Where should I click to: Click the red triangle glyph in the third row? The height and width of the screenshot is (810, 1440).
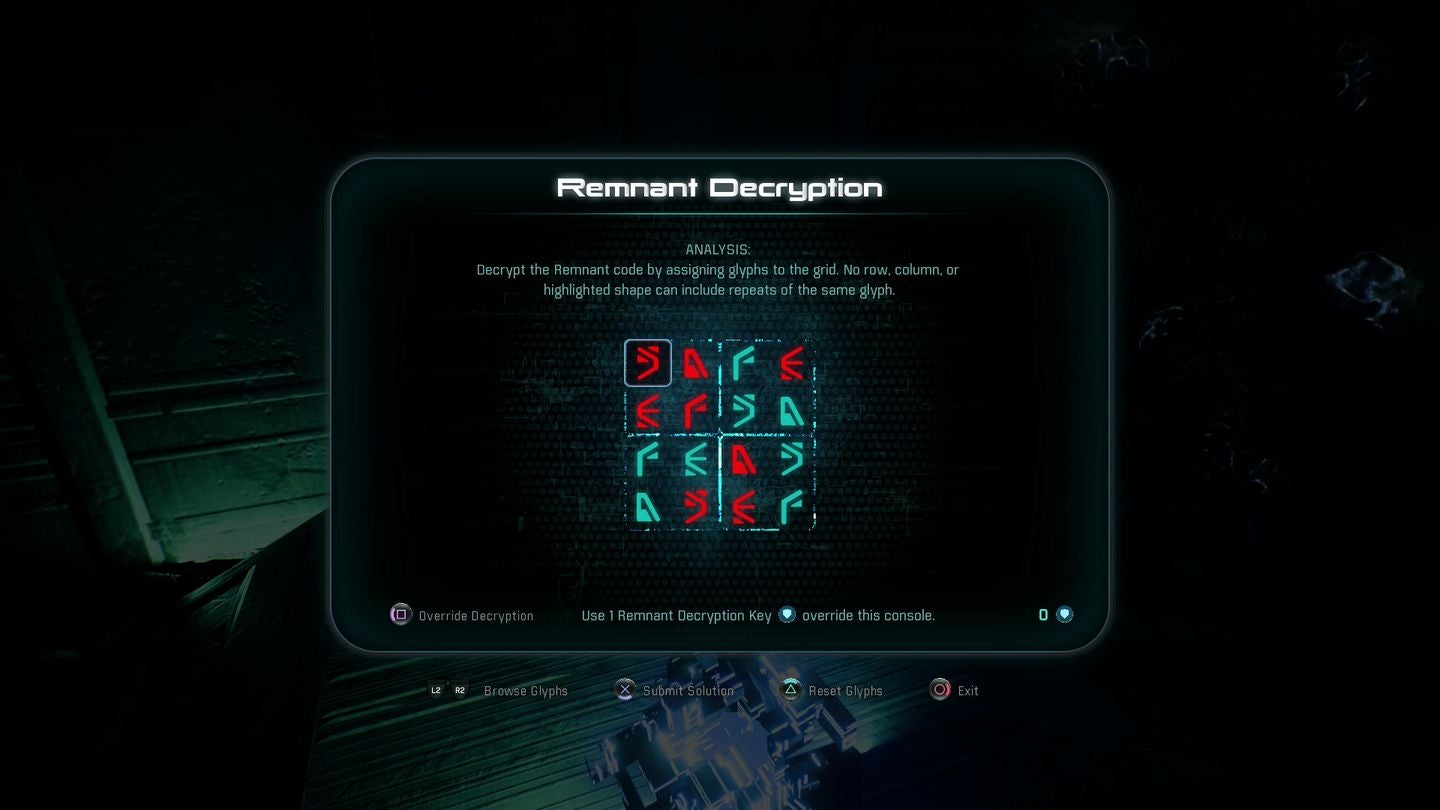[743, 460]
